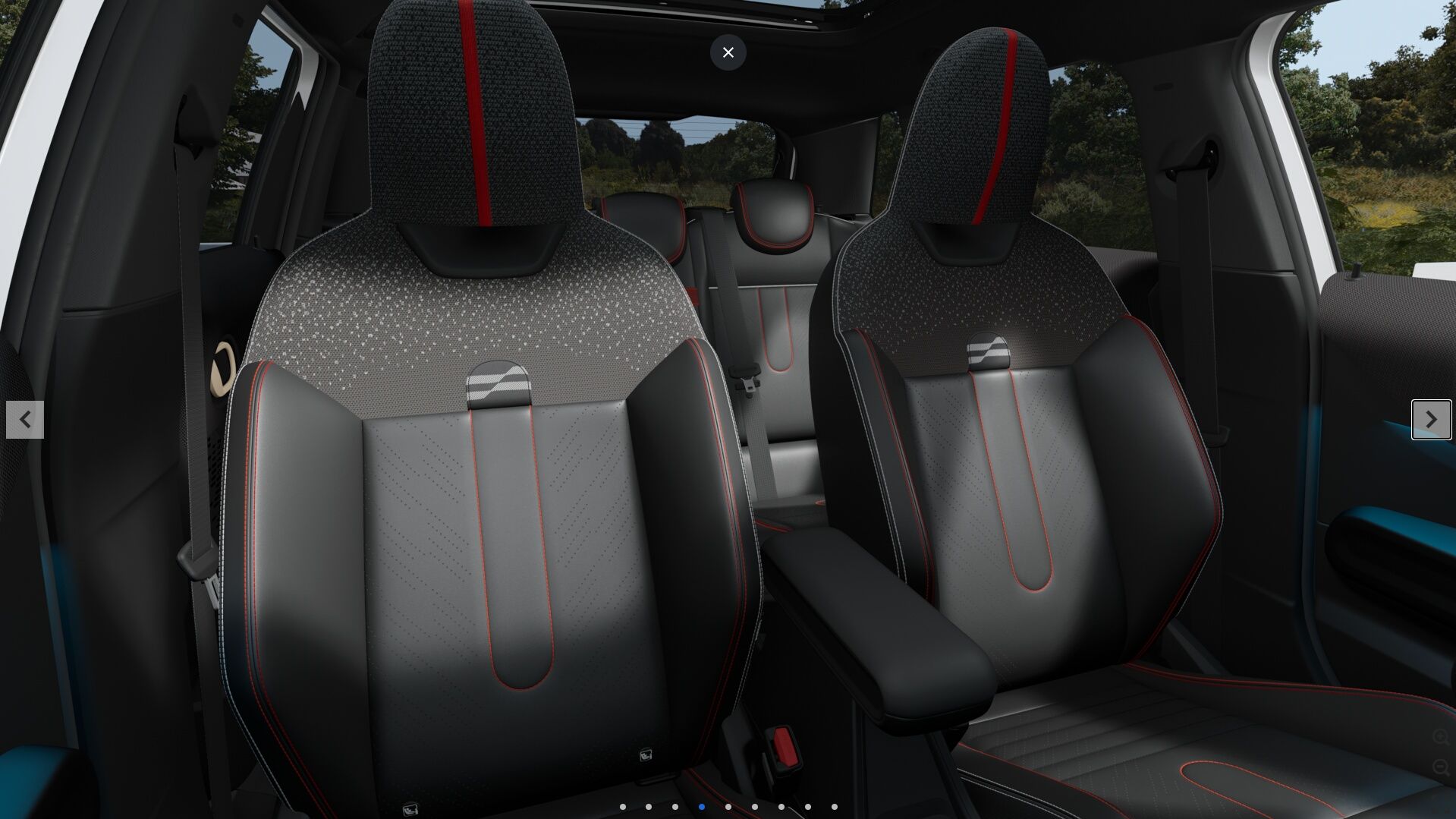Jump to the first gallery dot
The image size is (1456, 819).
(x=623, y=807)
